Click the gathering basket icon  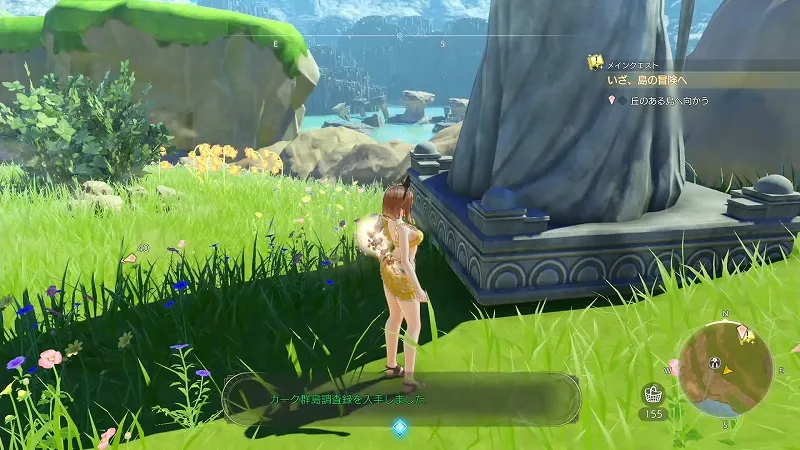[653, 393]
